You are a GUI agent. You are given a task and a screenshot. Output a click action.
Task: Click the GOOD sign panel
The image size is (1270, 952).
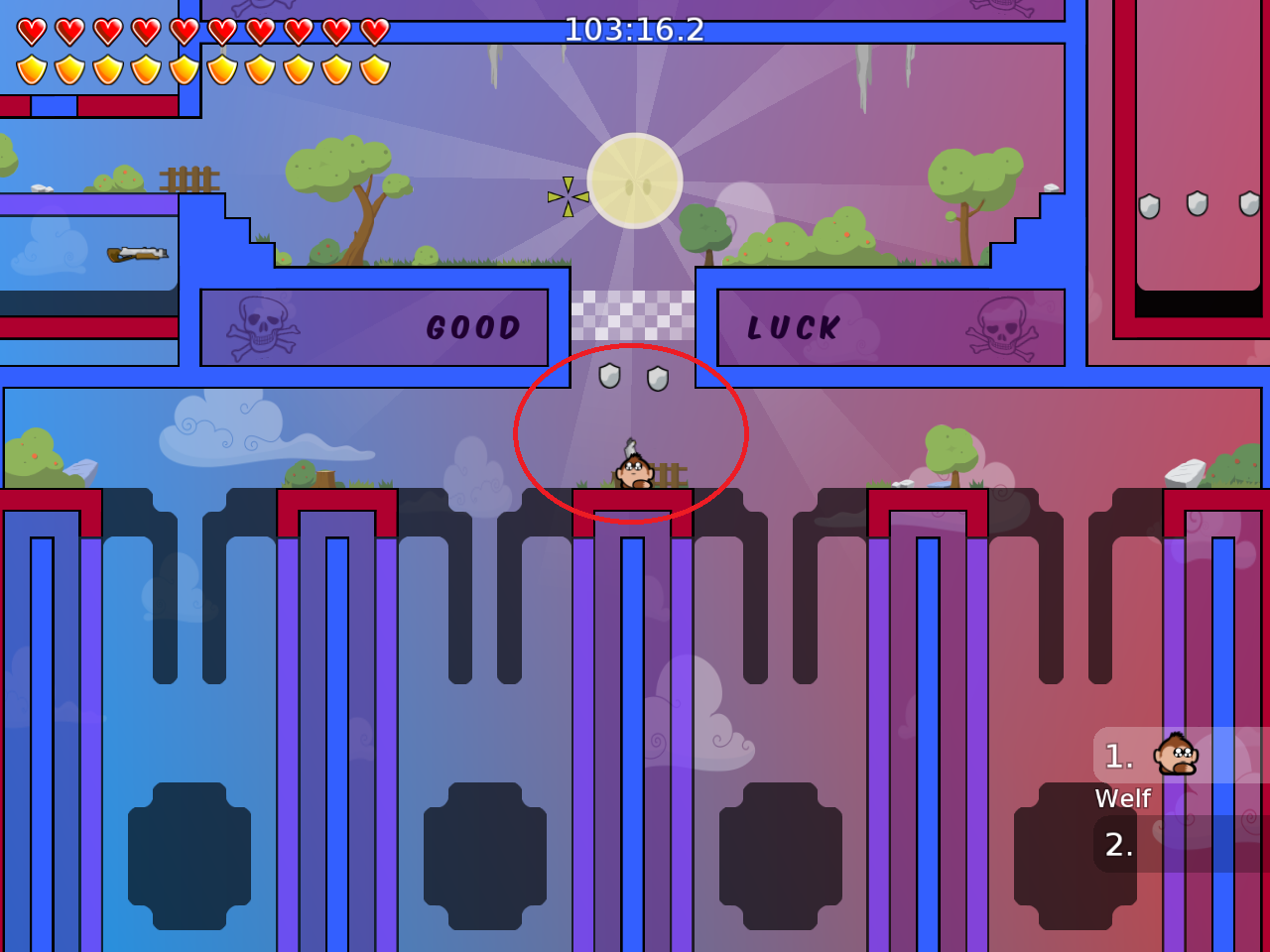click(377, 325)
